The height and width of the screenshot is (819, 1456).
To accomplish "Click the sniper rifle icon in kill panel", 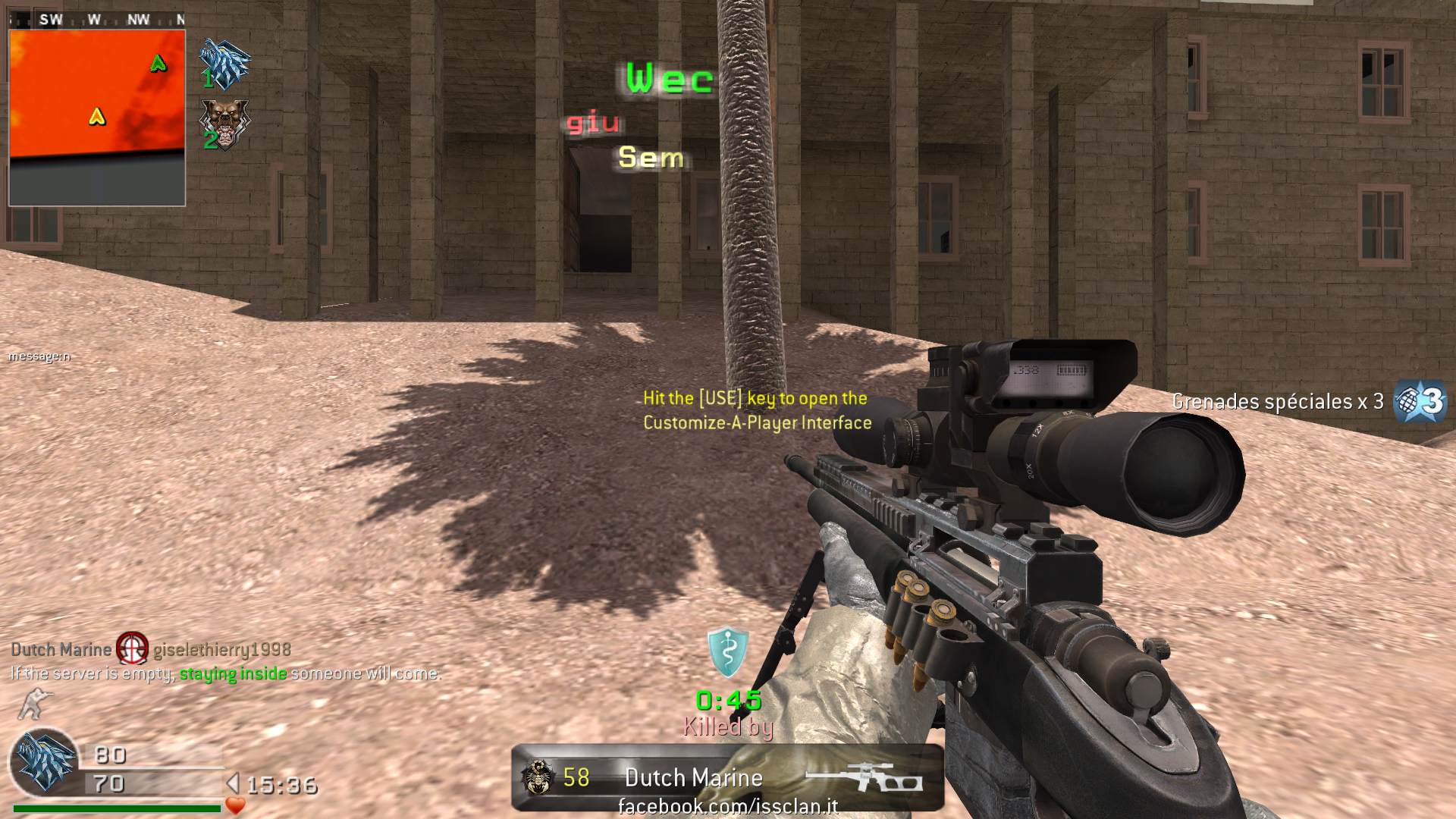I will [x=864, y=779].
